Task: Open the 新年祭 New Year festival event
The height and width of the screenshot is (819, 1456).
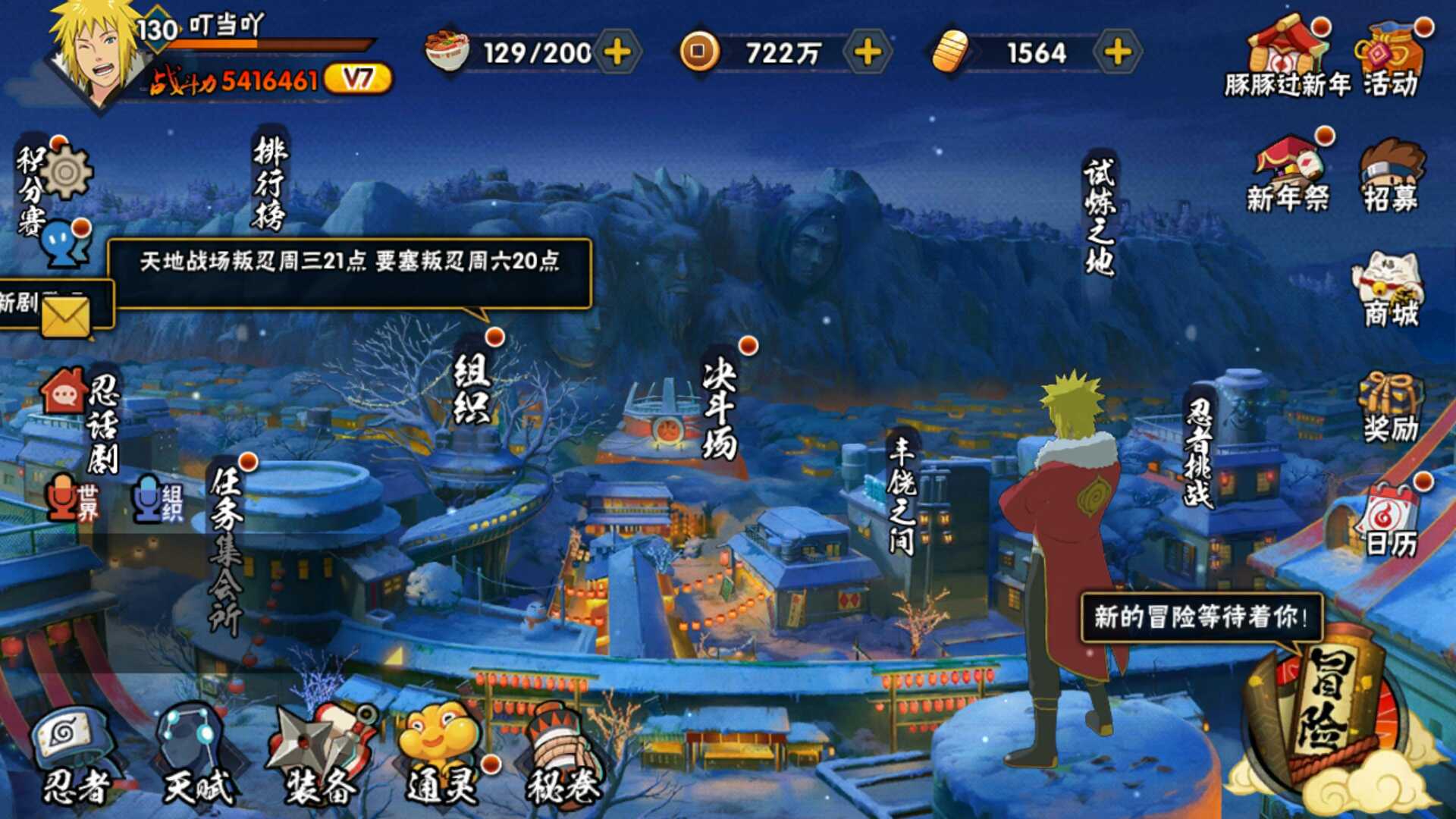Action: point(1288,176)
